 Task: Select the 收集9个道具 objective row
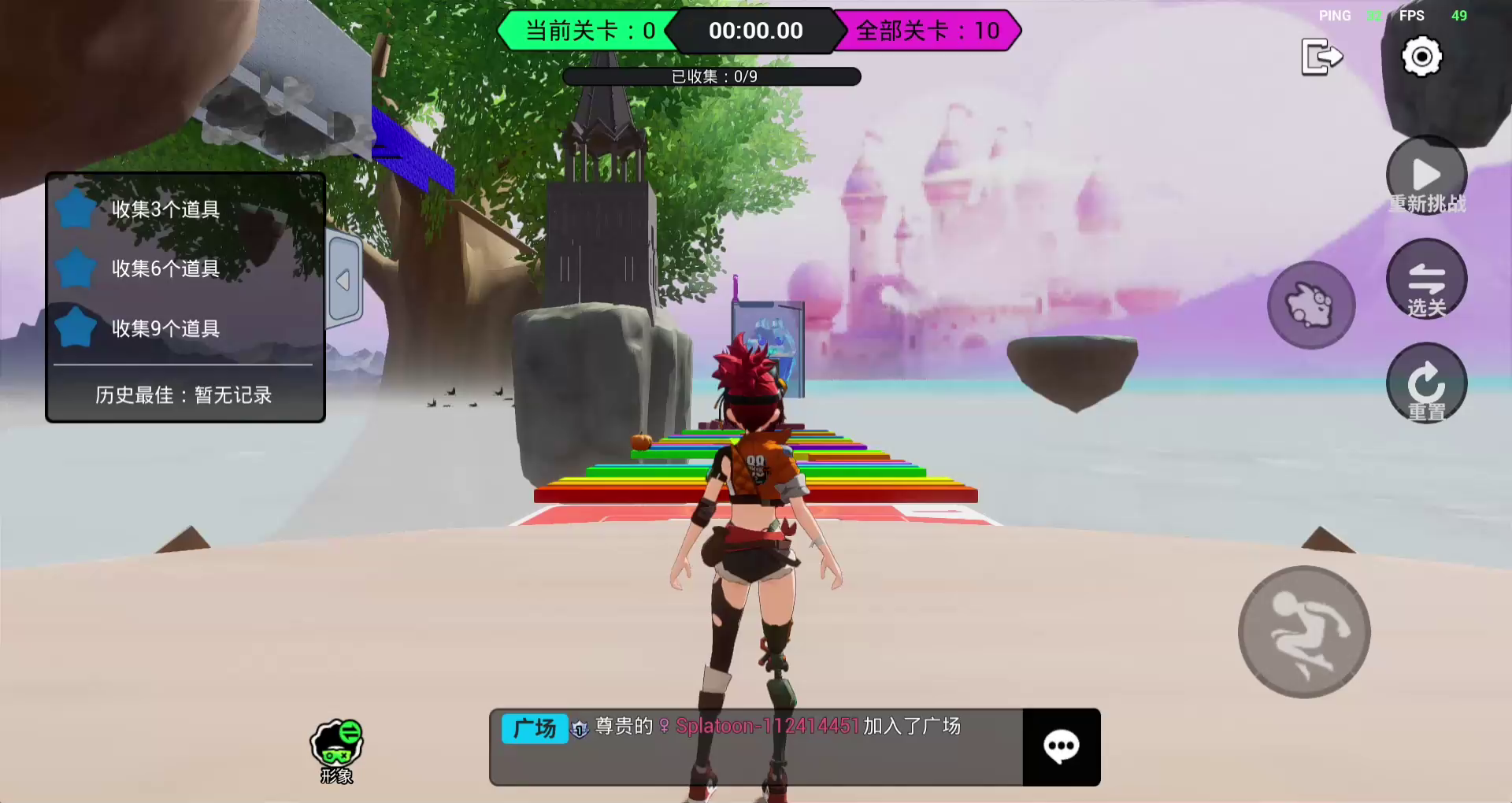[x=165, y=328]
